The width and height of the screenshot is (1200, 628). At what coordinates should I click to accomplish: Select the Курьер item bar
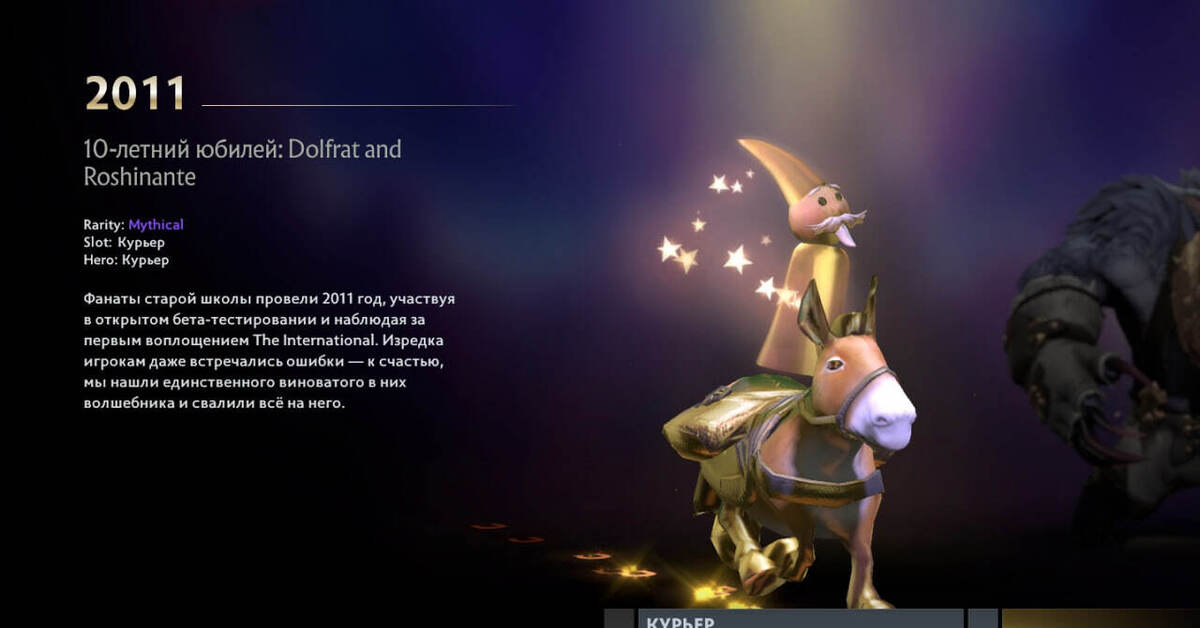(x=800, y=619)
